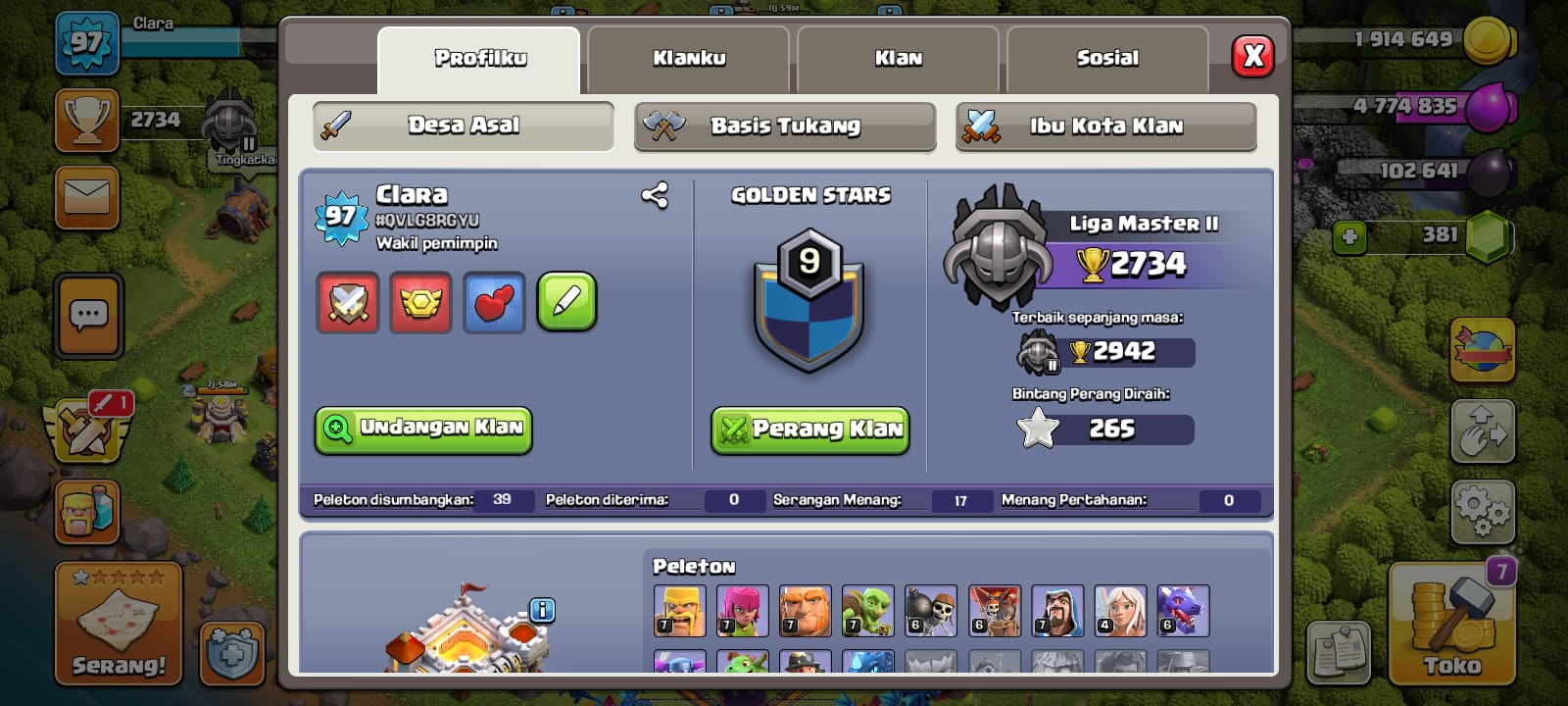
Task: Tap the town hall info button
Action: tap(542, 610)
